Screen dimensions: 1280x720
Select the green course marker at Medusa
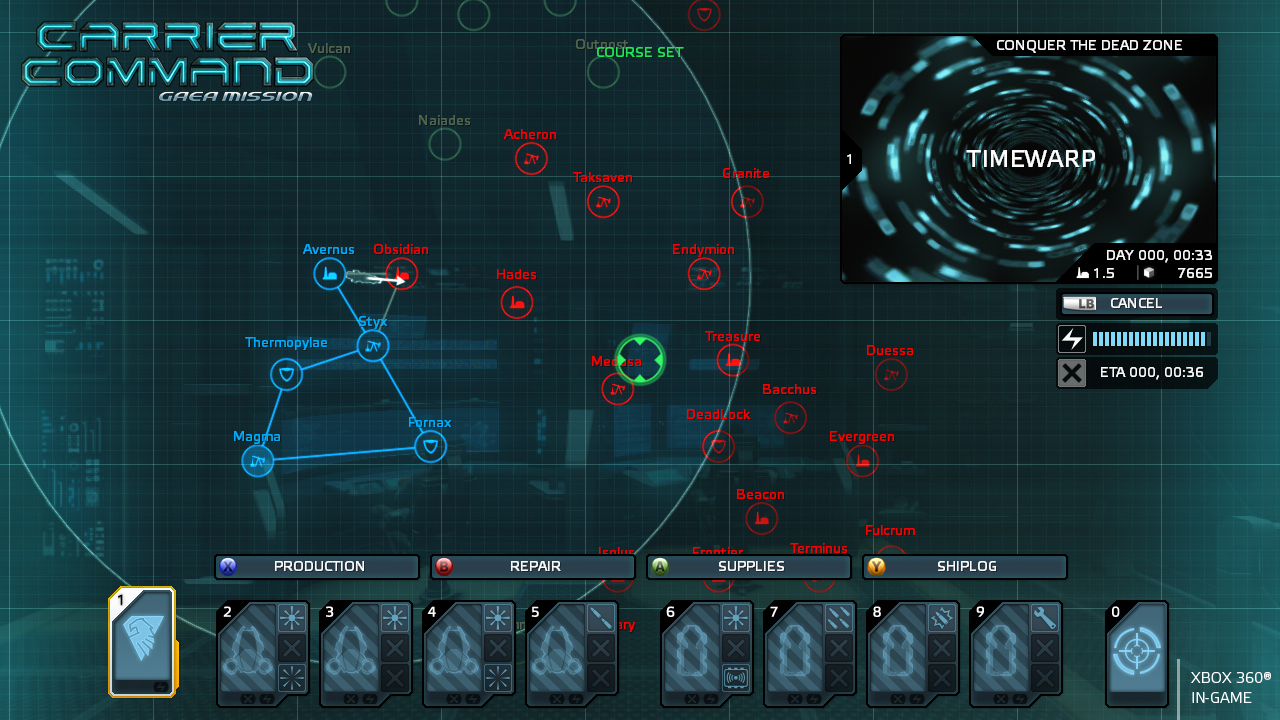[x=639, y=360]
